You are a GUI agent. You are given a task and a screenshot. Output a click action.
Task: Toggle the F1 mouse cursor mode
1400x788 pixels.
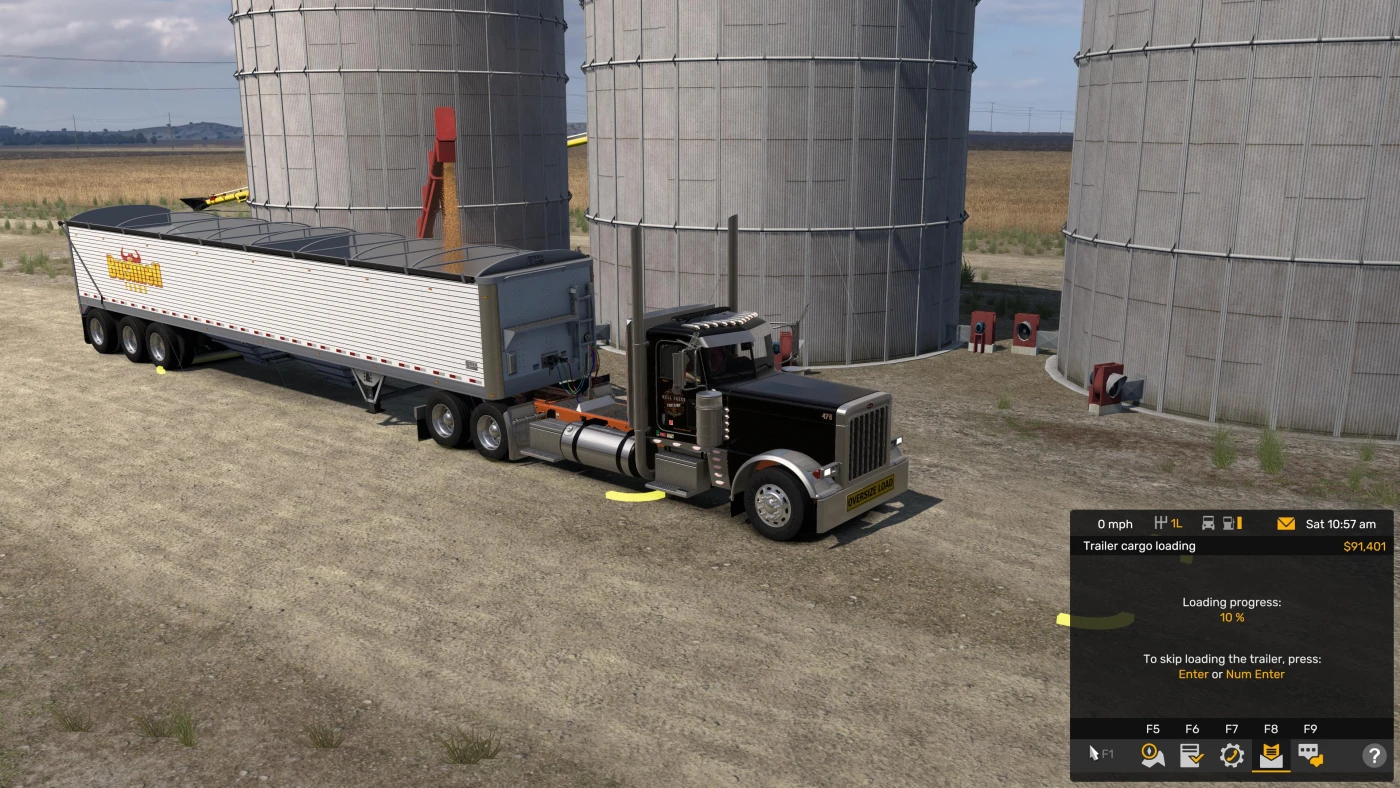[1098, 755]
